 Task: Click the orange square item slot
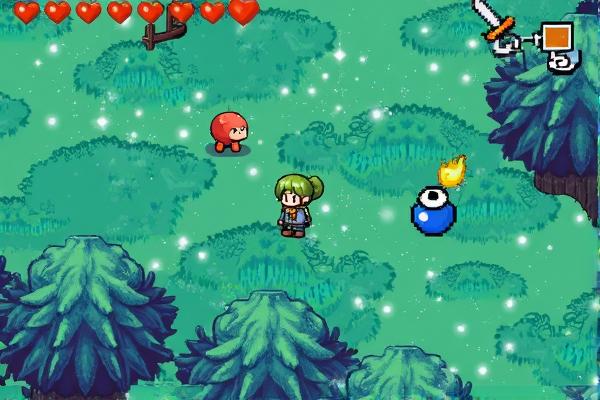click(x=556, y=37)
